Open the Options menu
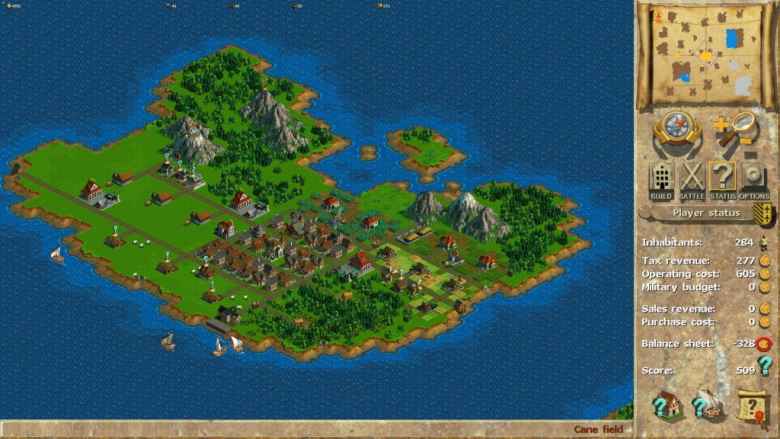The width and height of the screenshot is (780, 439). click(753, 181)
